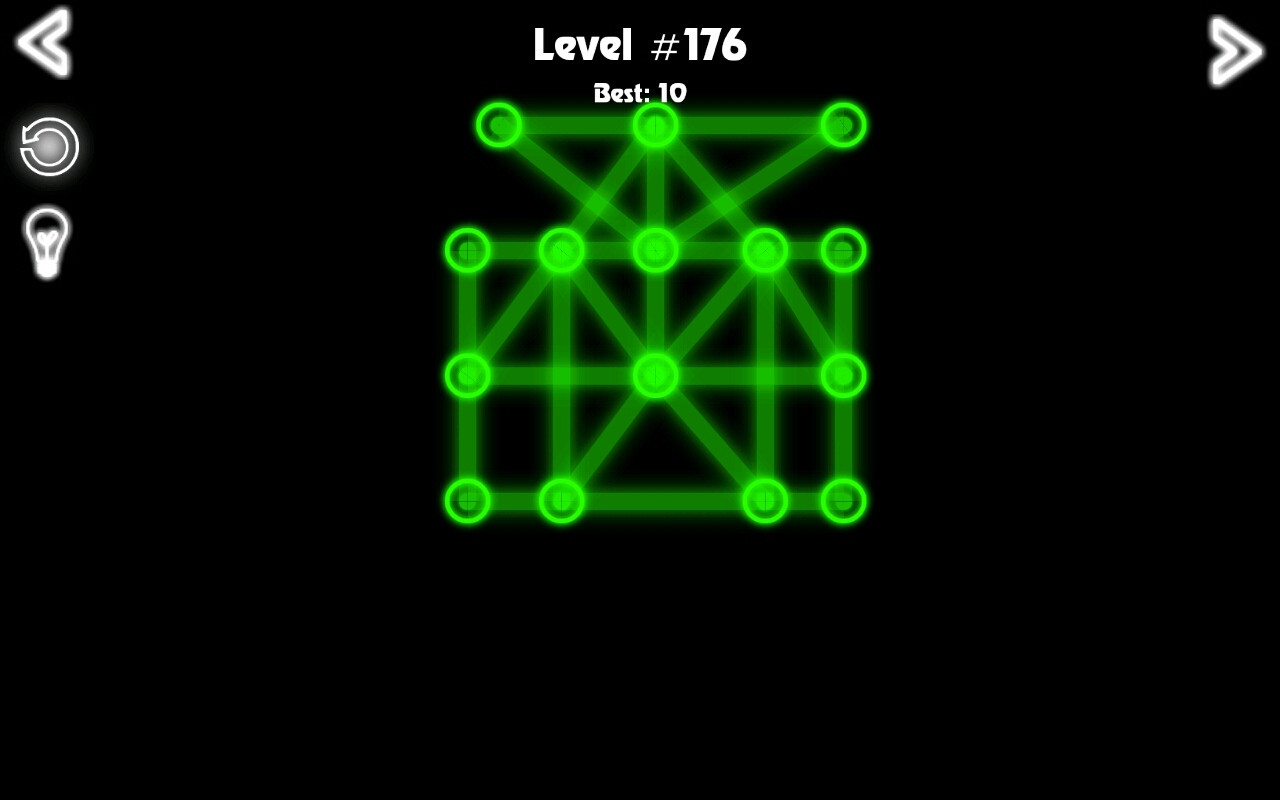Select the top-center glowing node

(655, 125)
